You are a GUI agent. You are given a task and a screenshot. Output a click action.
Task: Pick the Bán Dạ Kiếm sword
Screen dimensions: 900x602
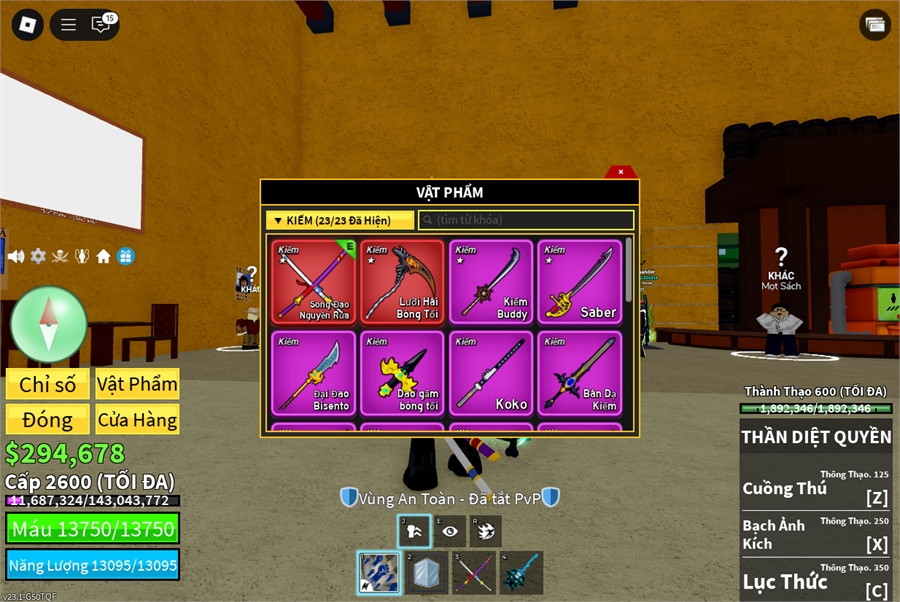point(579,373)
